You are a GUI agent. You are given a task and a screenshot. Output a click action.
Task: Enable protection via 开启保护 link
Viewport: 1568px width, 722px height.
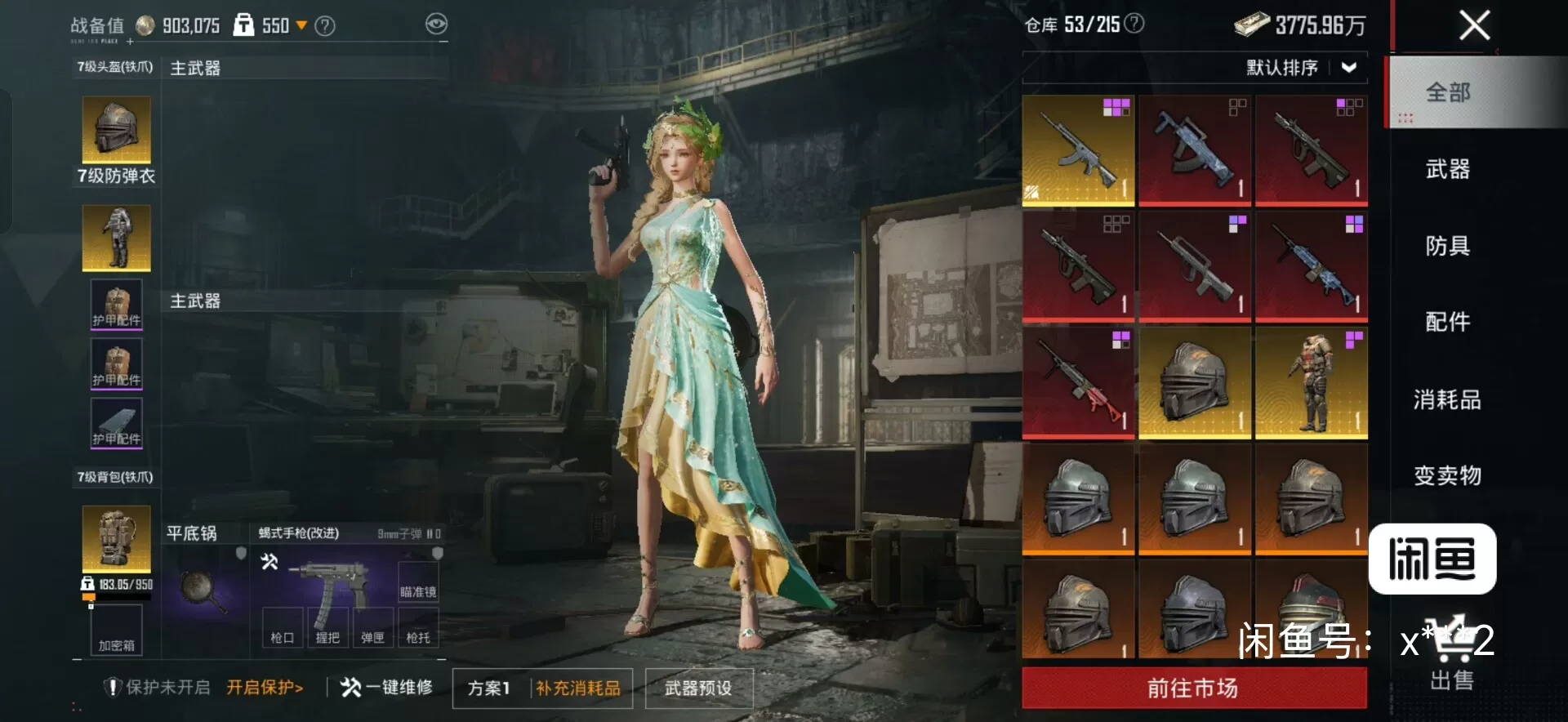coord(265,688)
